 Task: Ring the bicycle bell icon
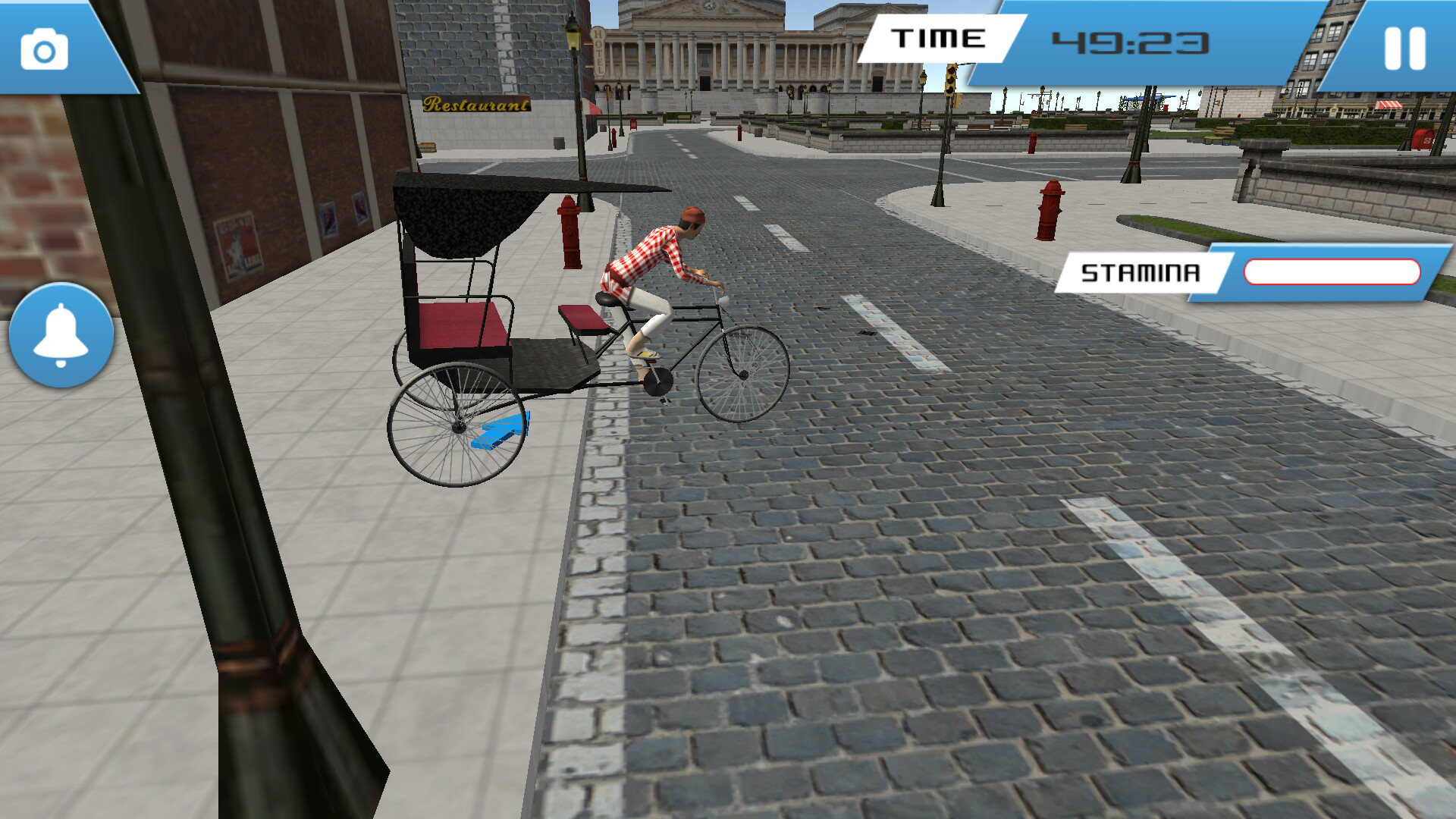tap(62, 332)
